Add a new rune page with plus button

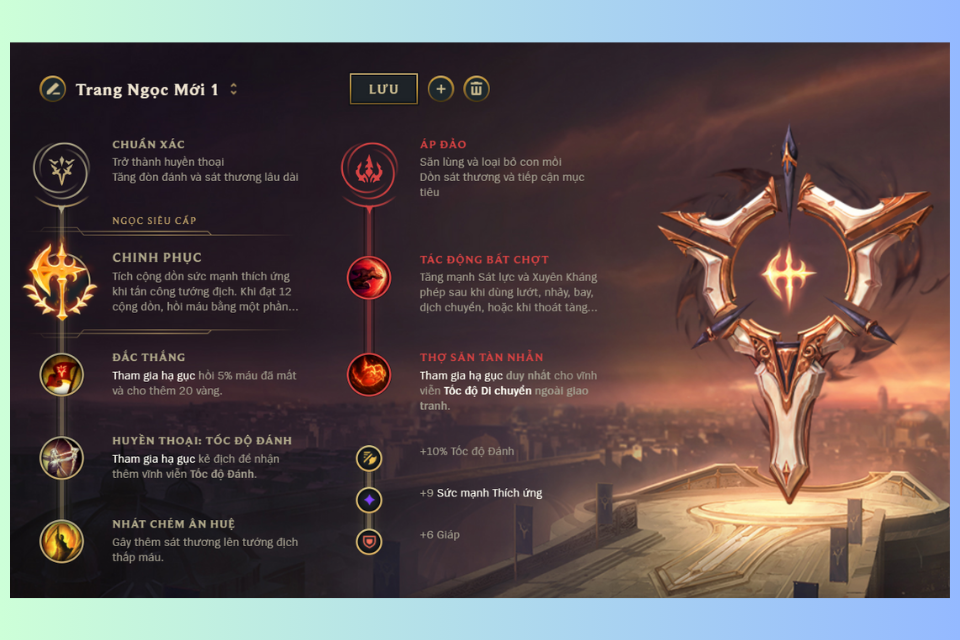441,89
